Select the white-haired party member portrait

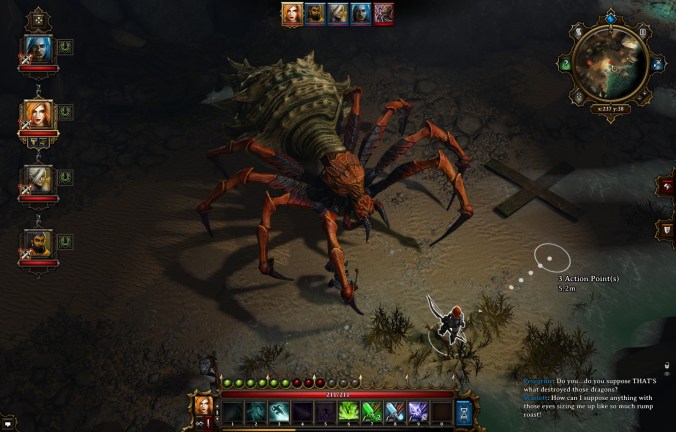(x=38, y=179)
